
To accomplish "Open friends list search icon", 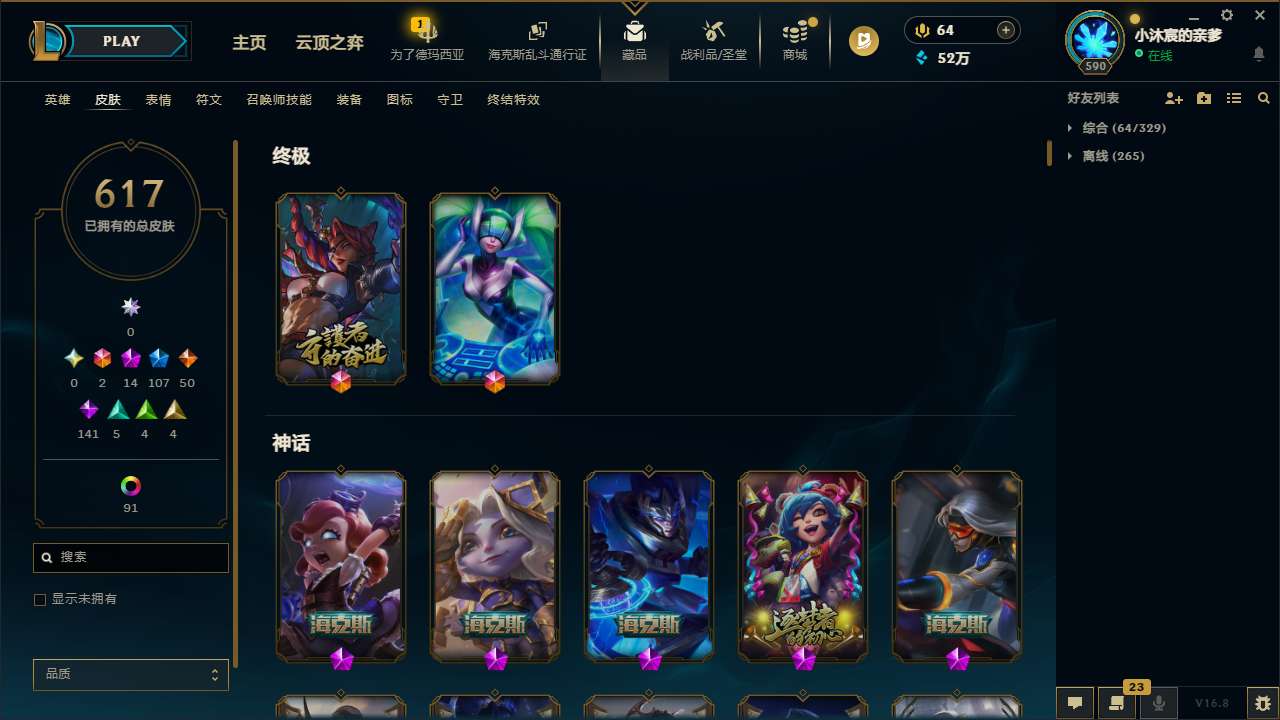I will click(1264, 98).
